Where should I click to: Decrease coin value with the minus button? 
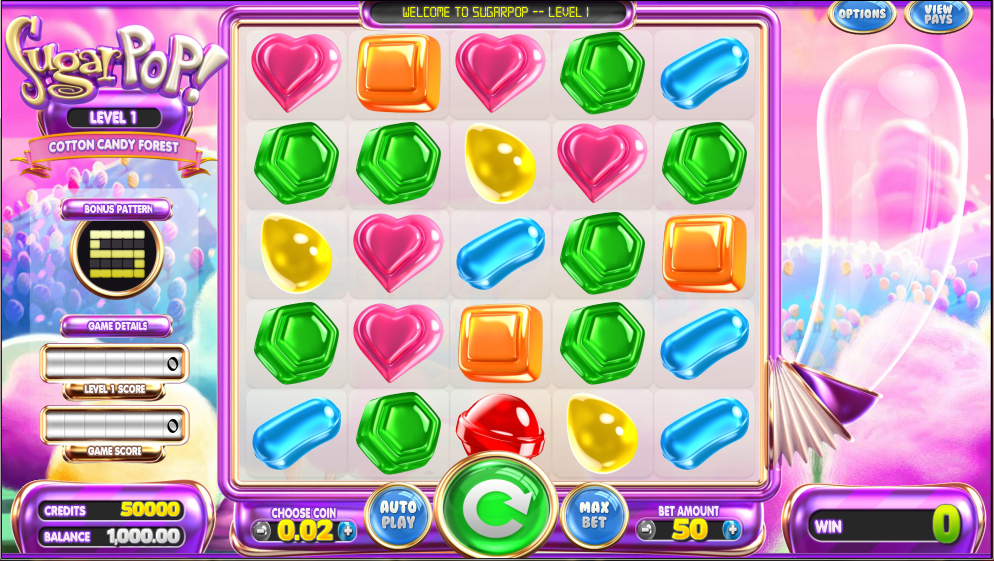(x=262, y=530)
